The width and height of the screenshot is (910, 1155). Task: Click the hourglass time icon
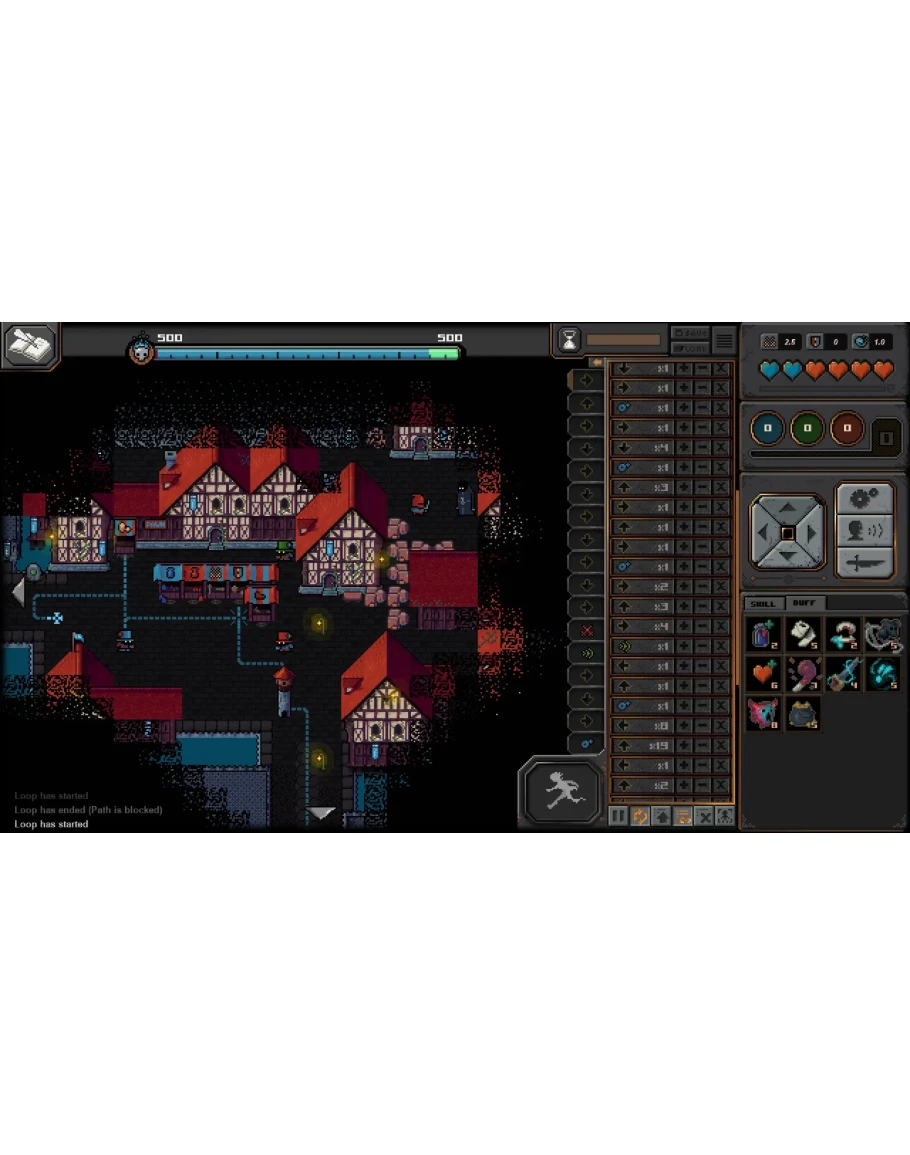click(x=569, y=340)
